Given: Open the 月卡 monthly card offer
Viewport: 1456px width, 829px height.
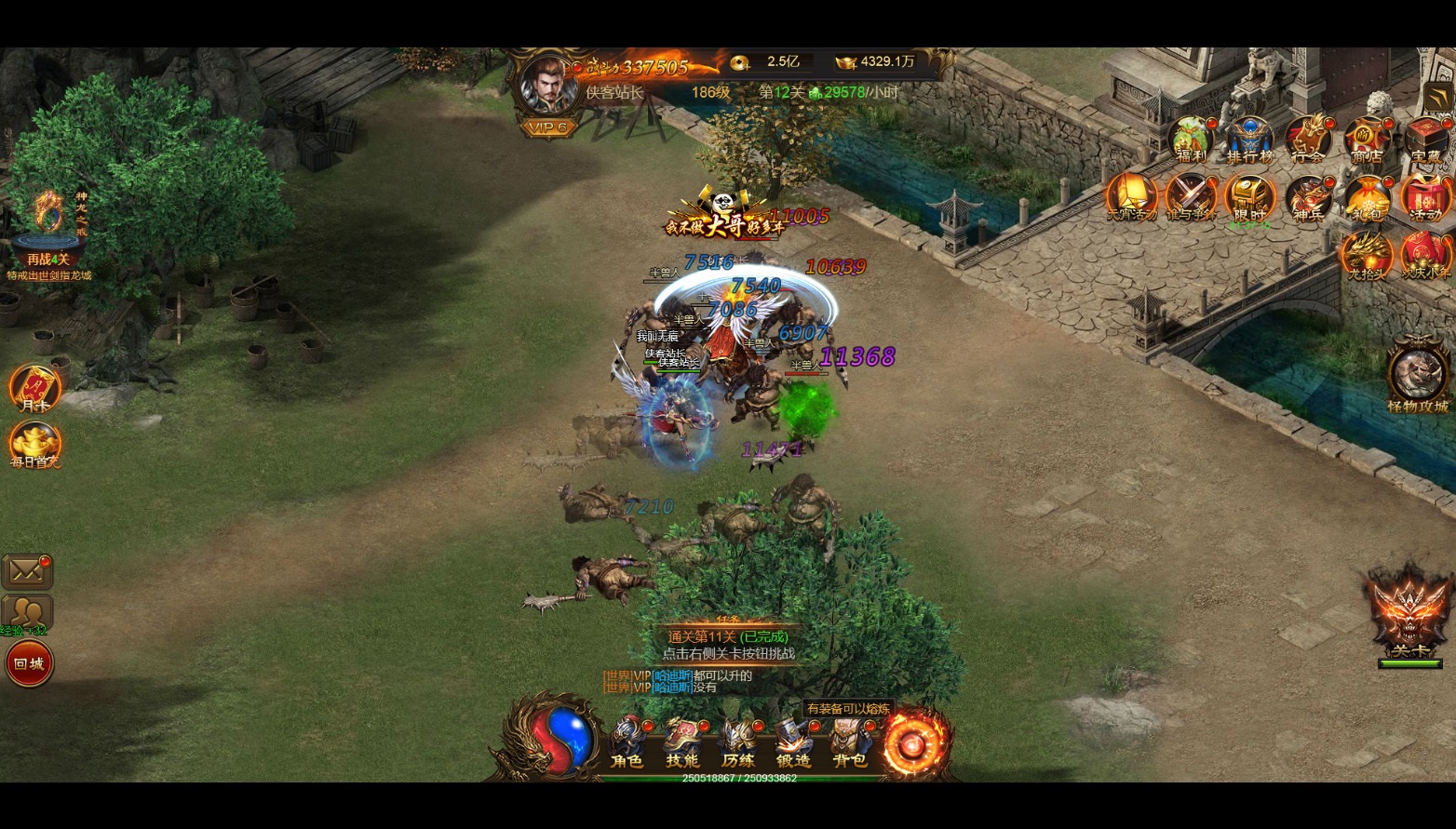Looking at the screenshot, I should pyautogui.click(x=34, y=389).
